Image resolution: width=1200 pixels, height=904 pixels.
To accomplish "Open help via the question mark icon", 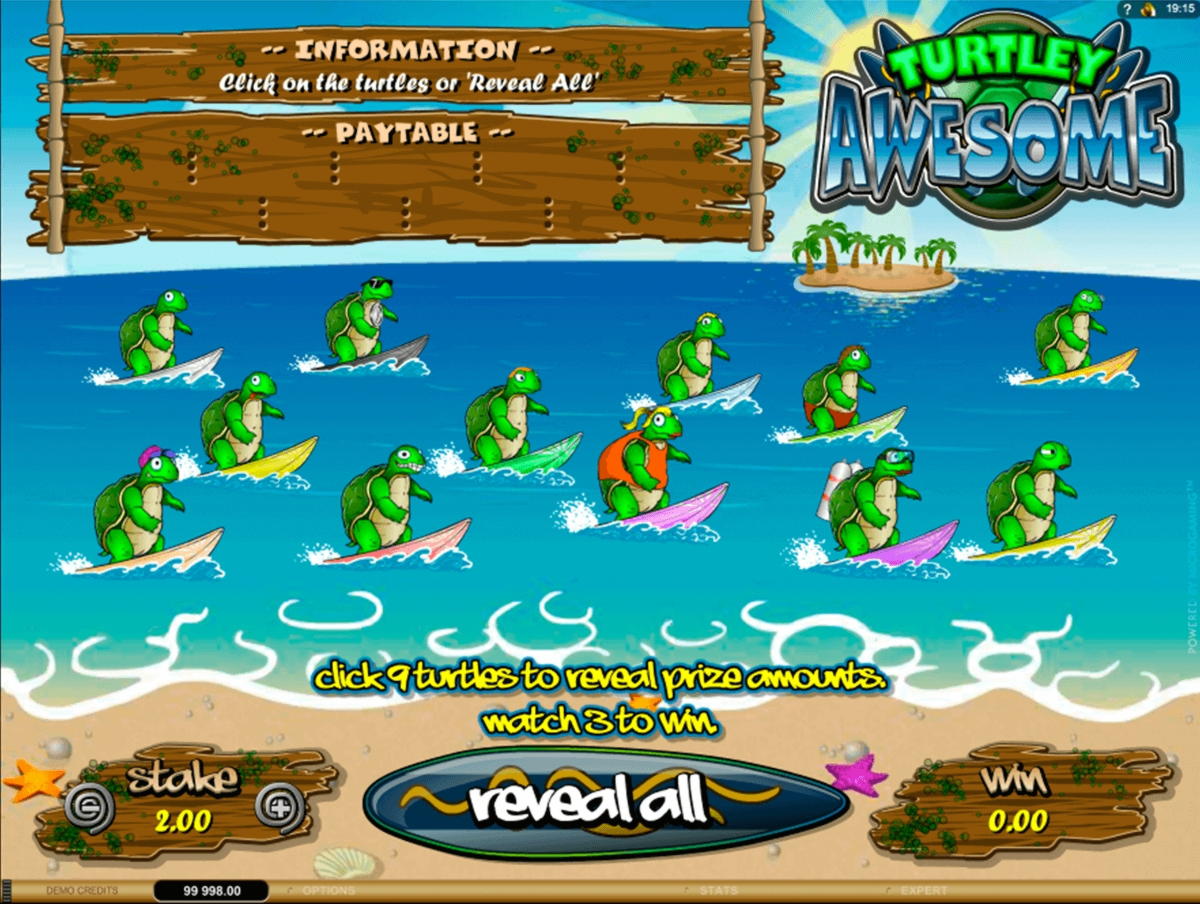I will [1127, 9].
